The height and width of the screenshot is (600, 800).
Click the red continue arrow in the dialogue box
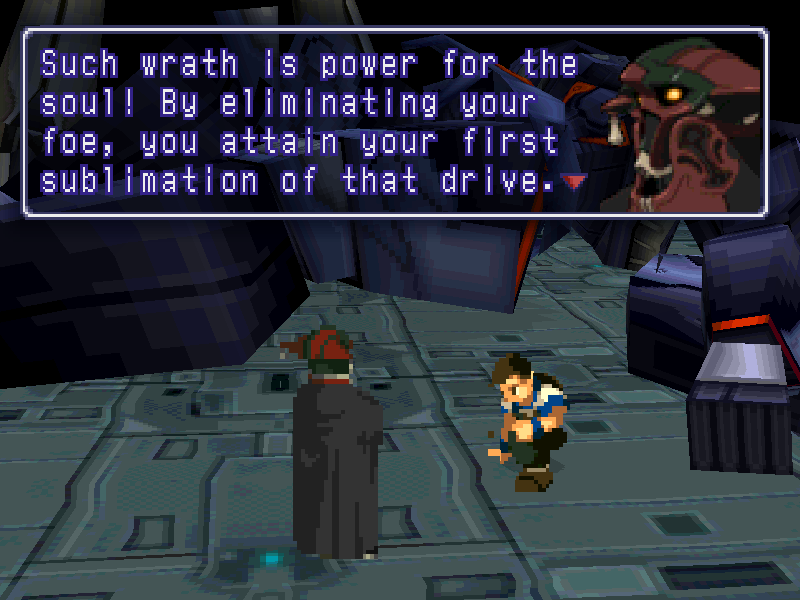coord(574,182)
